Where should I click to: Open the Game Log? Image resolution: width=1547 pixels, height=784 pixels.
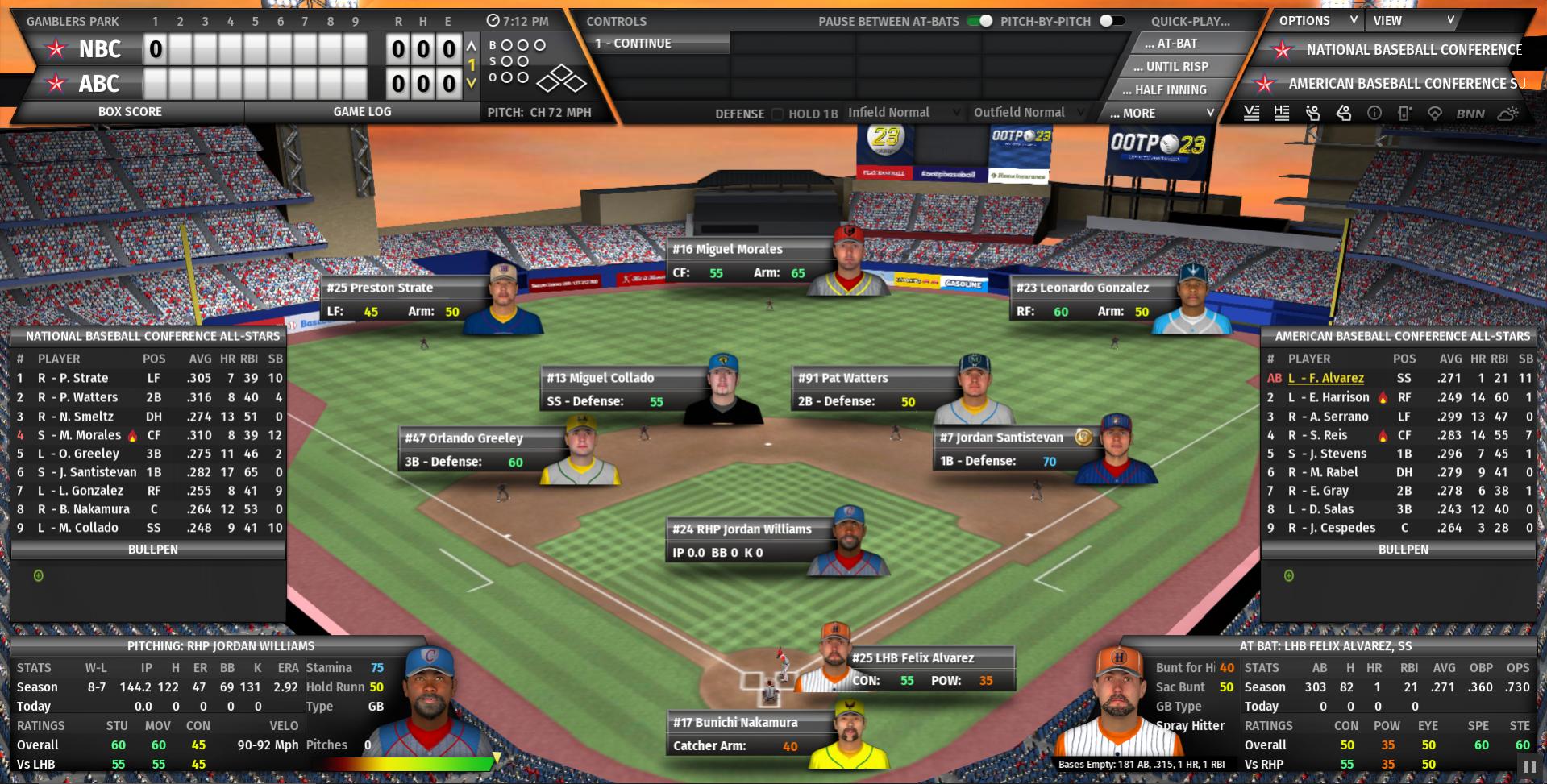(x=362, y=112)
